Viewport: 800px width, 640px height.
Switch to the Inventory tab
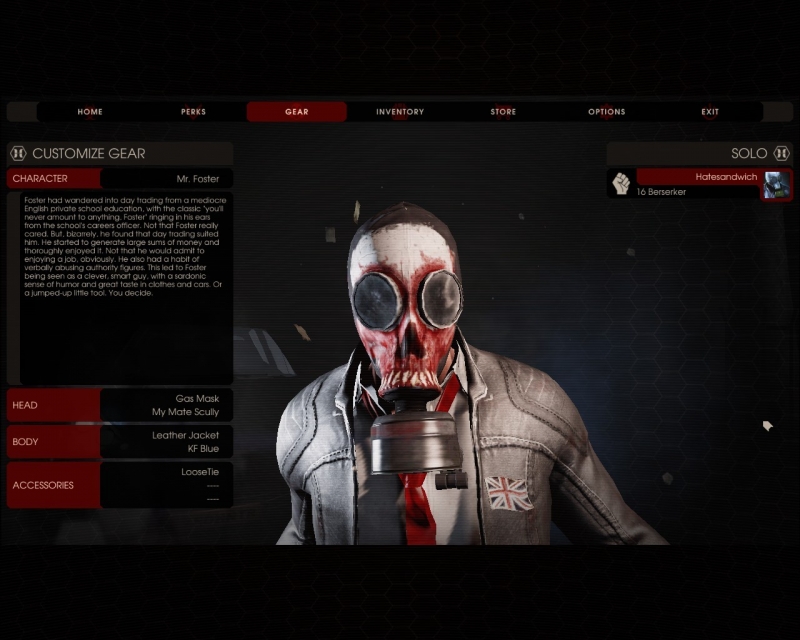[x=400, y=112]
